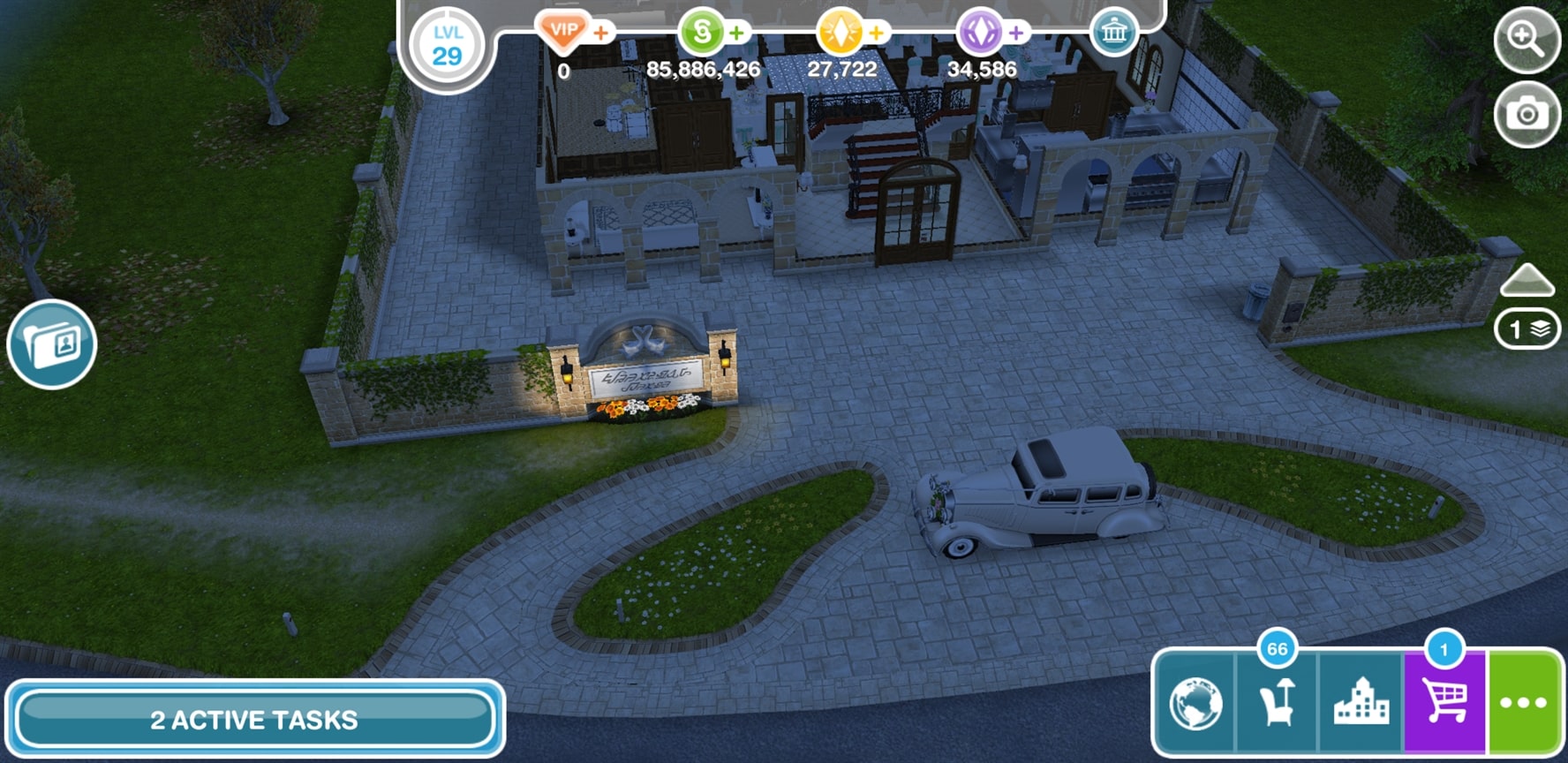Go up a floor with the arrow
This screenshot has height=763, width=1568.
pos(1527,280)
